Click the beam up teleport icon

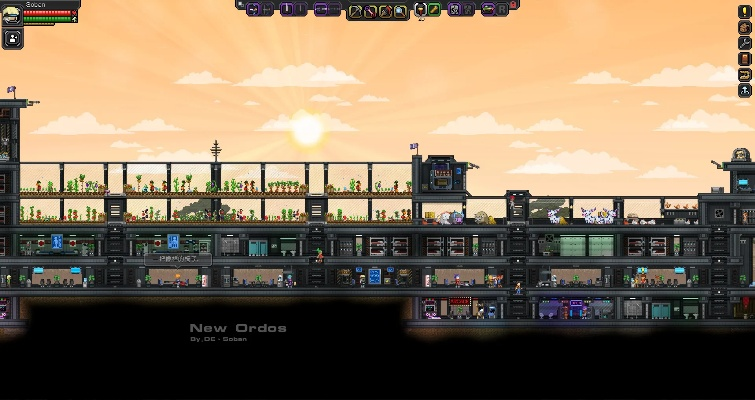pos(745,91)
